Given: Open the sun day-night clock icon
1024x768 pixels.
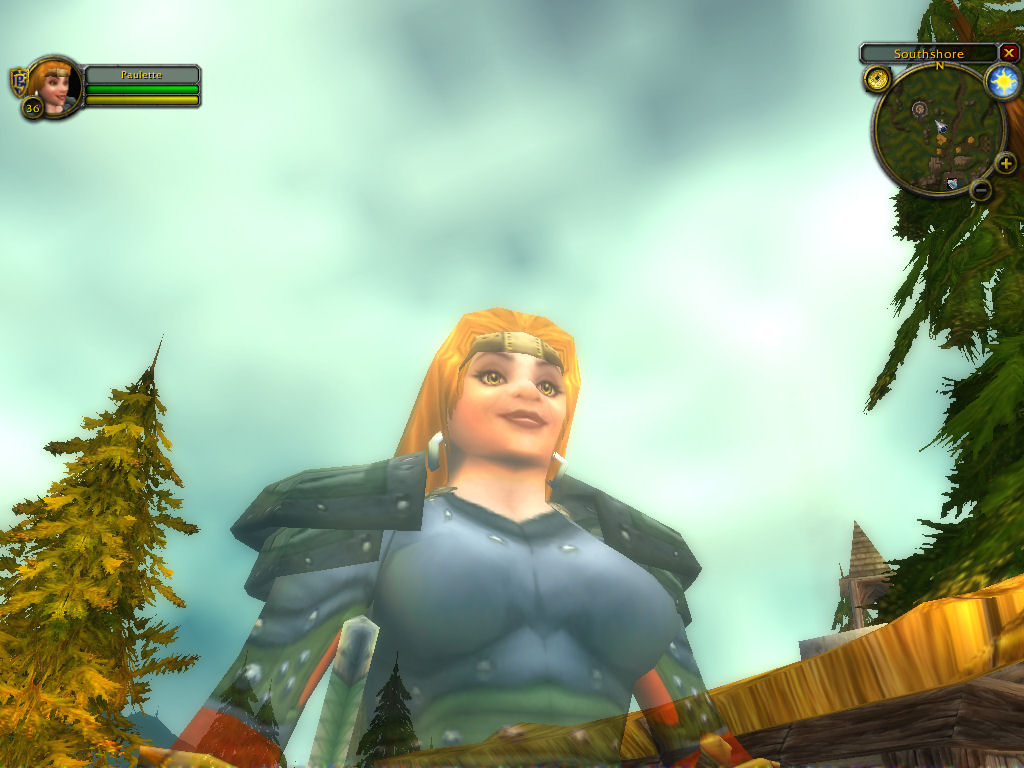Looking at the screenshot, I should (1002, 82).
